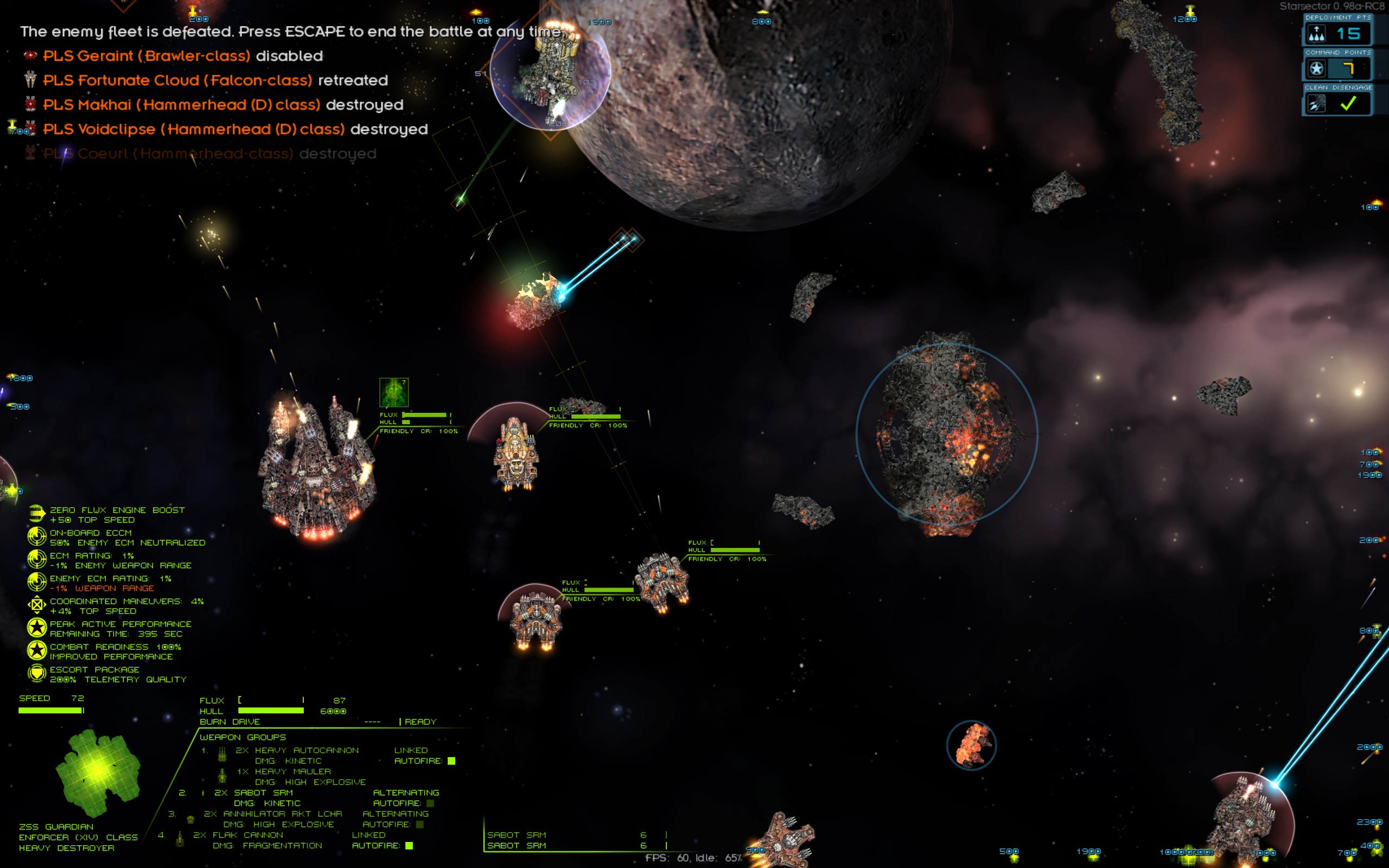
Task: Enable autofire on the Annihilator Rkt Lchr group
Action: (419, 825)
